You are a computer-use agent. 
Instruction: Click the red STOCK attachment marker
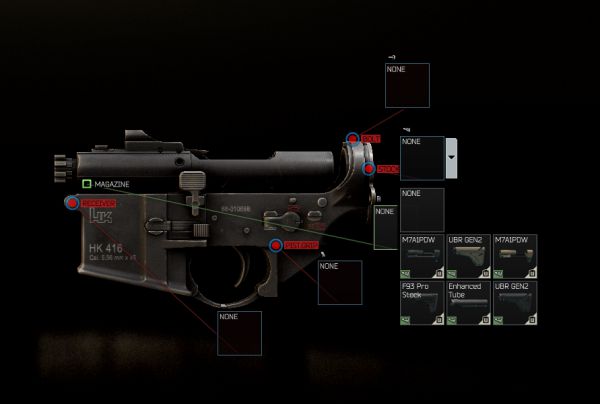click(x=369, y=169)
